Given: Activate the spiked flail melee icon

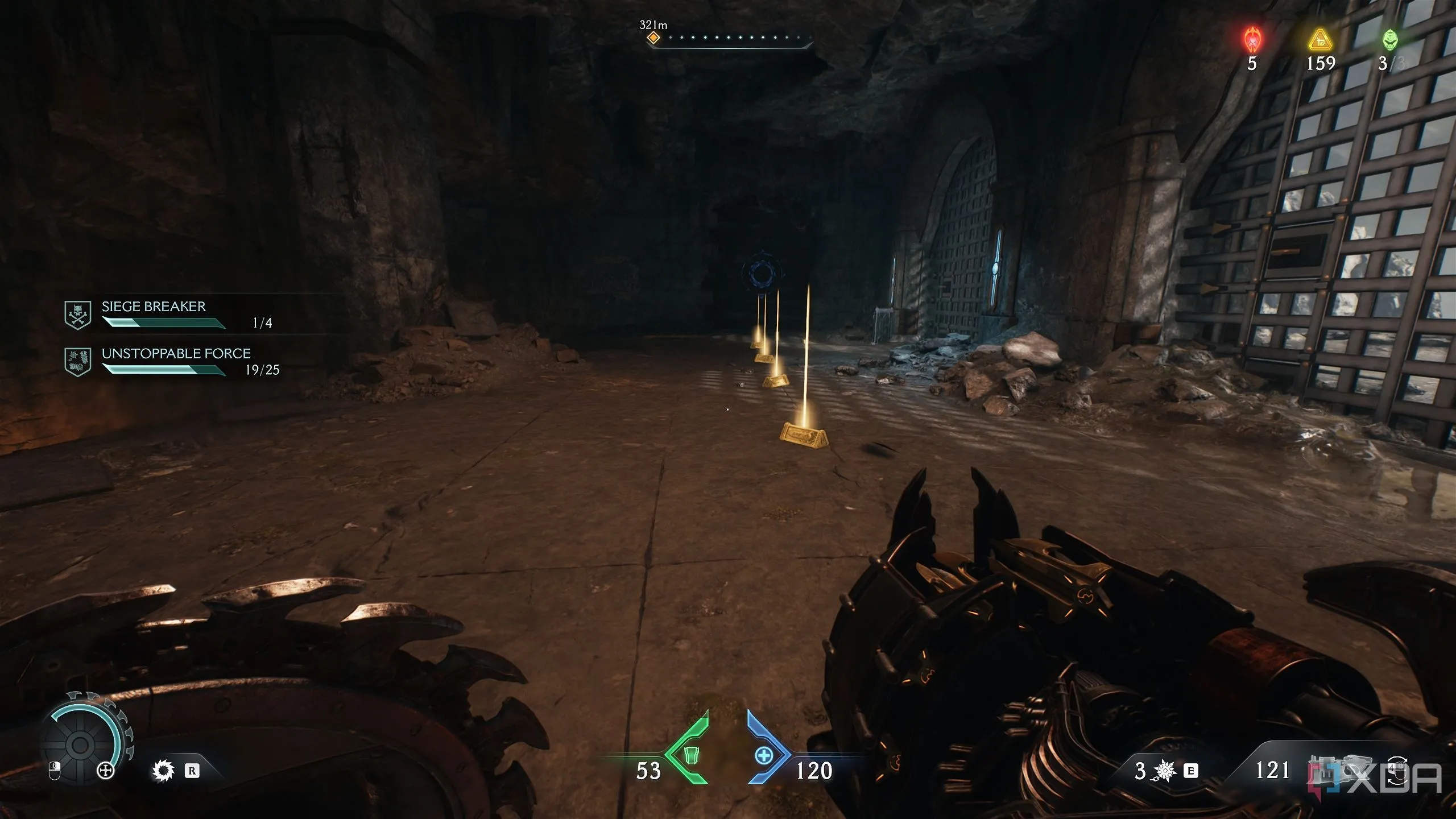Looking at the screenshot, I should [x=1164, y=771].
